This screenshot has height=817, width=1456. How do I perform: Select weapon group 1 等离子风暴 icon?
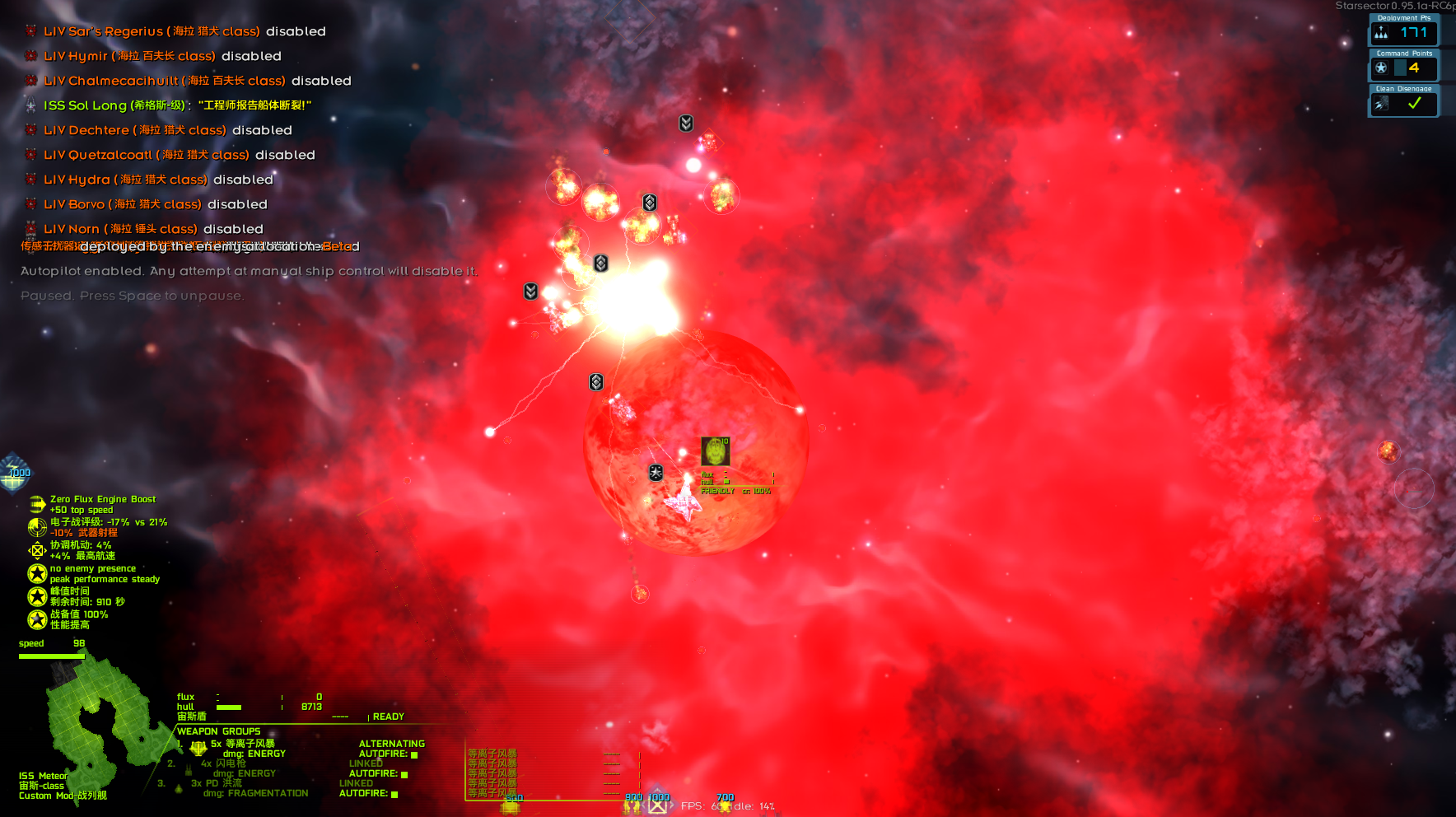coord(197,749)
